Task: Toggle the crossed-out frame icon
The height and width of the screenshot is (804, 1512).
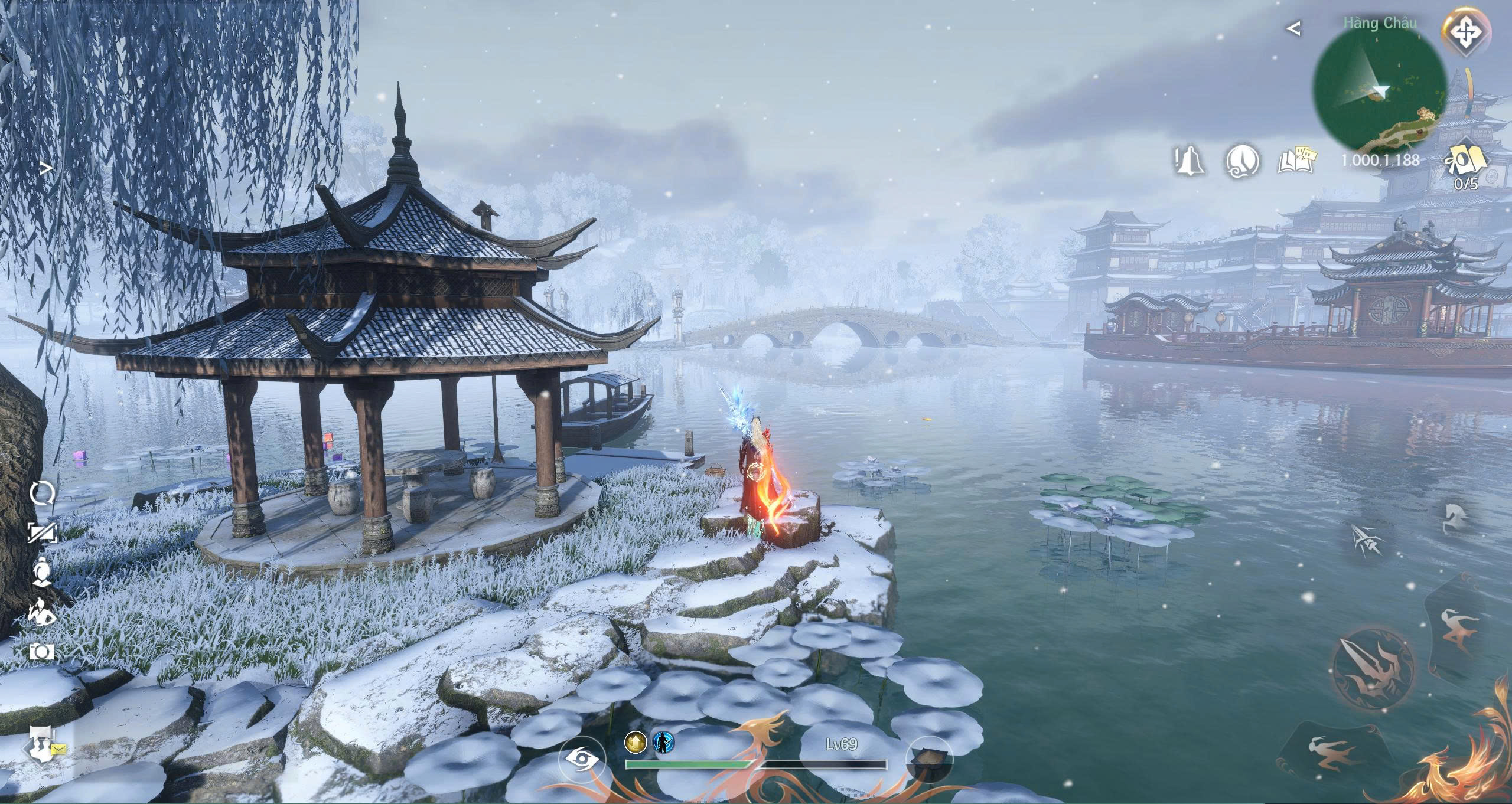Action: coord(42,533)
